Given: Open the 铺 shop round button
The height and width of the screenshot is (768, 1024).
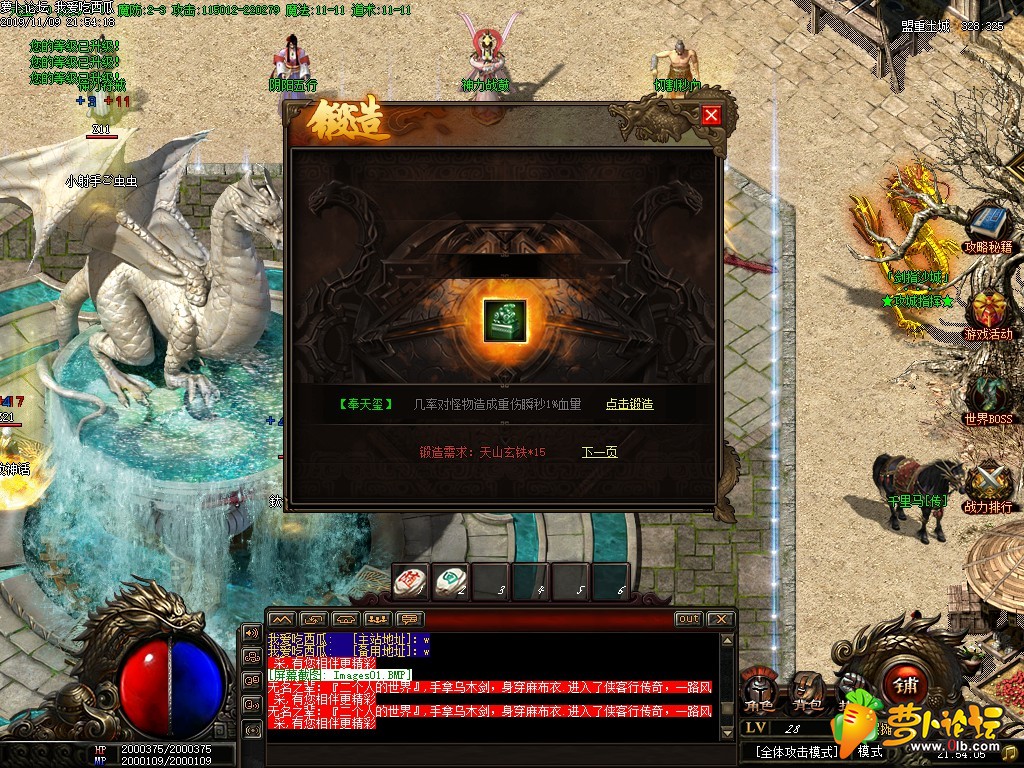Looking at the screenshot, I should coord(905,686).
